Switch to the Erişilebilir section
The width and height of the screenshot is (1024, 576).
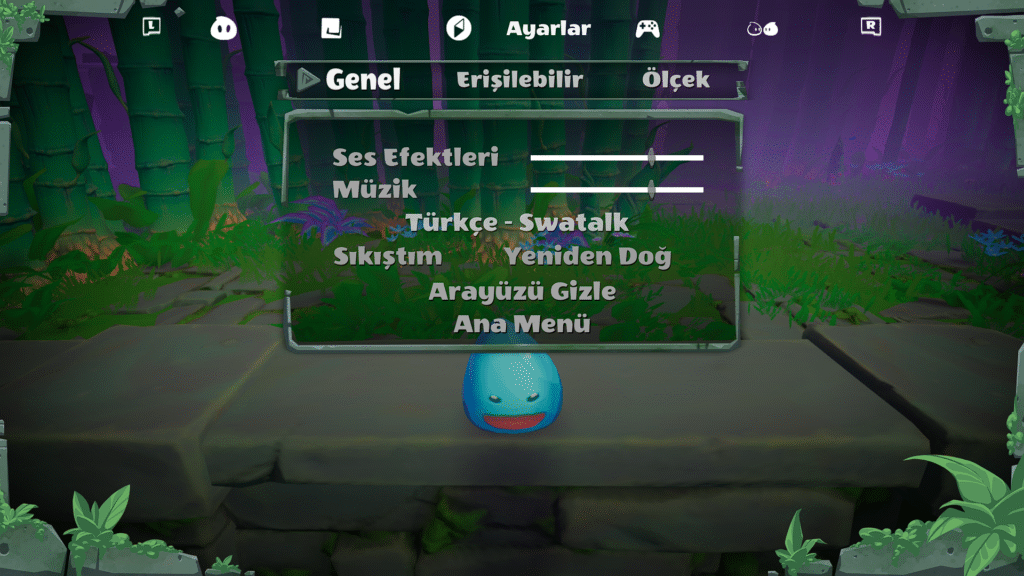coord(519,80)
